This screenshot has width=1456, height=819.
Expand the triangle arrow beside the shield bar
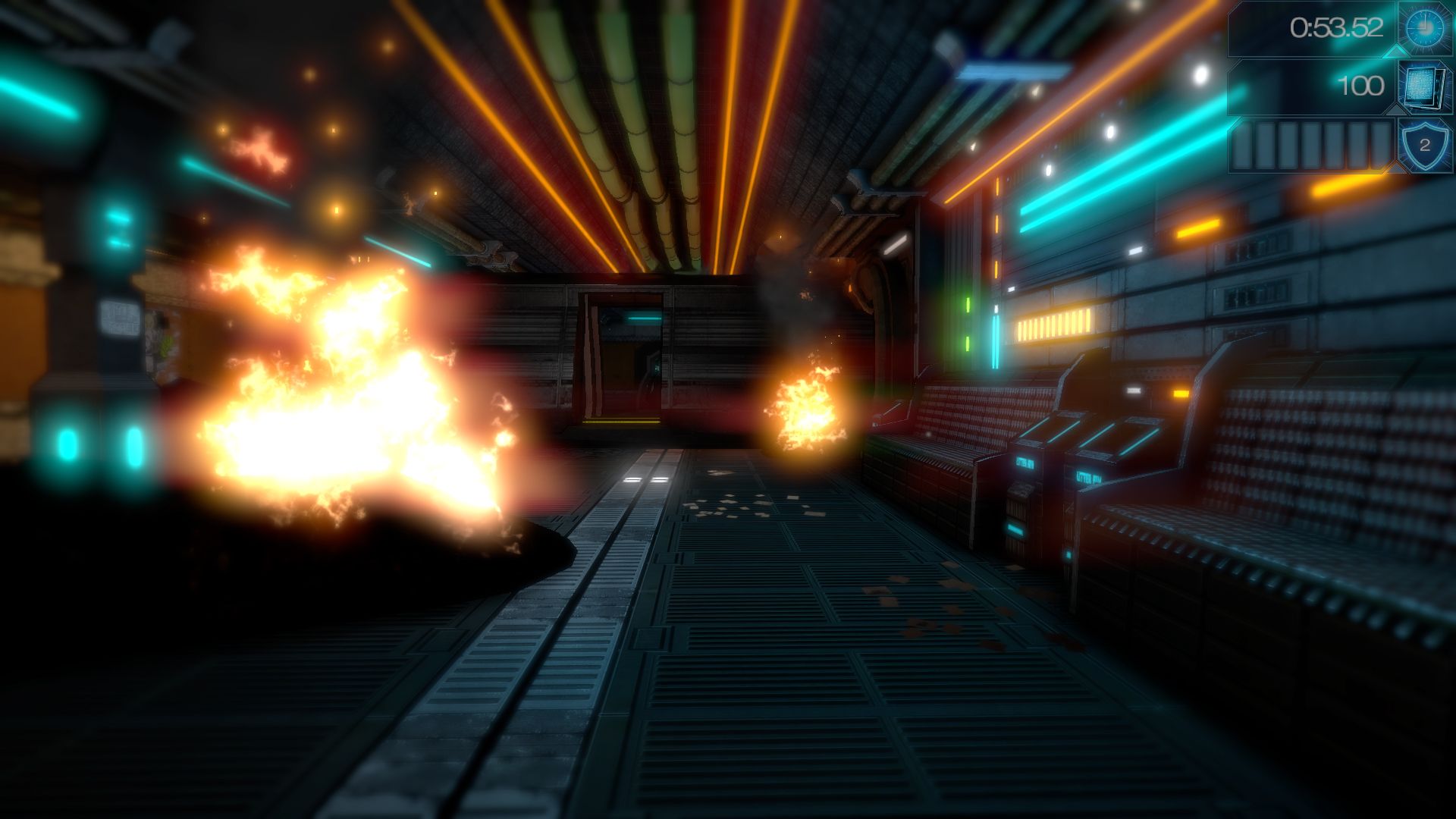pyautogui.click(x=1397, y=166)
